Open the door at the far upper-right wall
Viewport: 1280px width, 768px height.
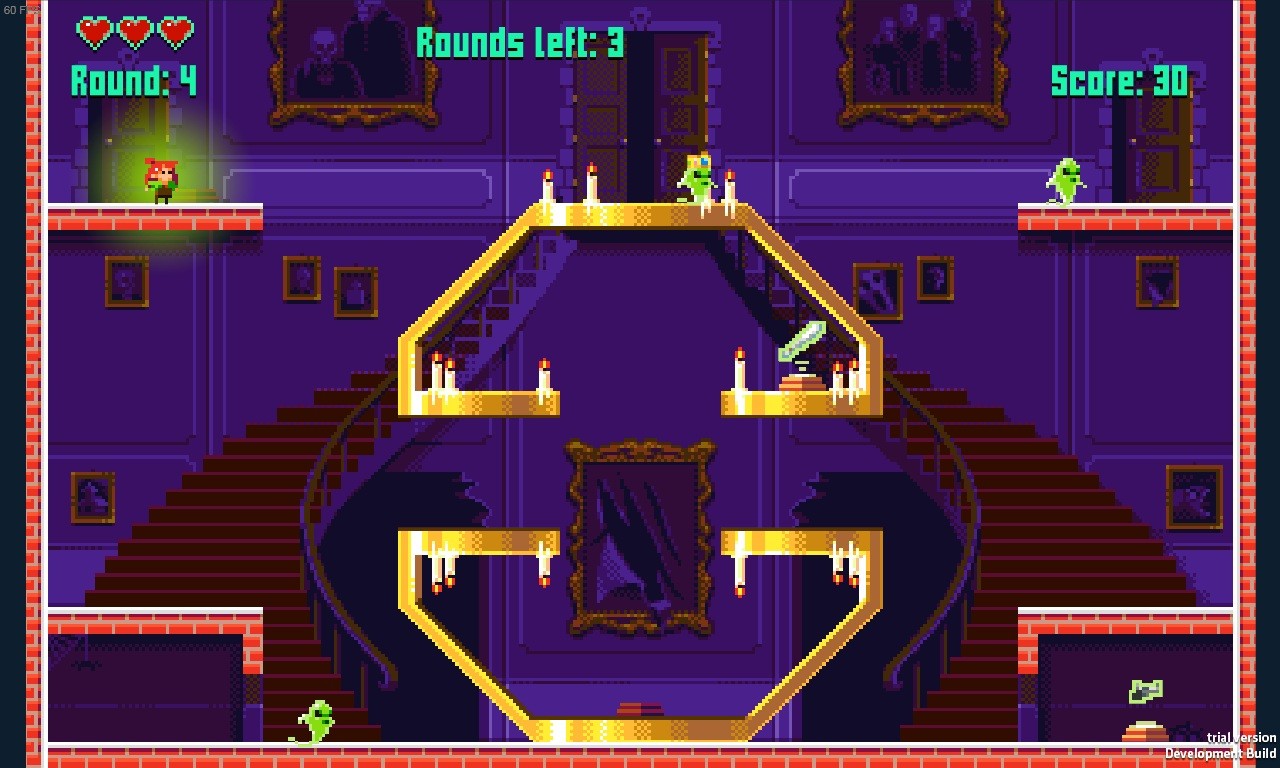1162,160
